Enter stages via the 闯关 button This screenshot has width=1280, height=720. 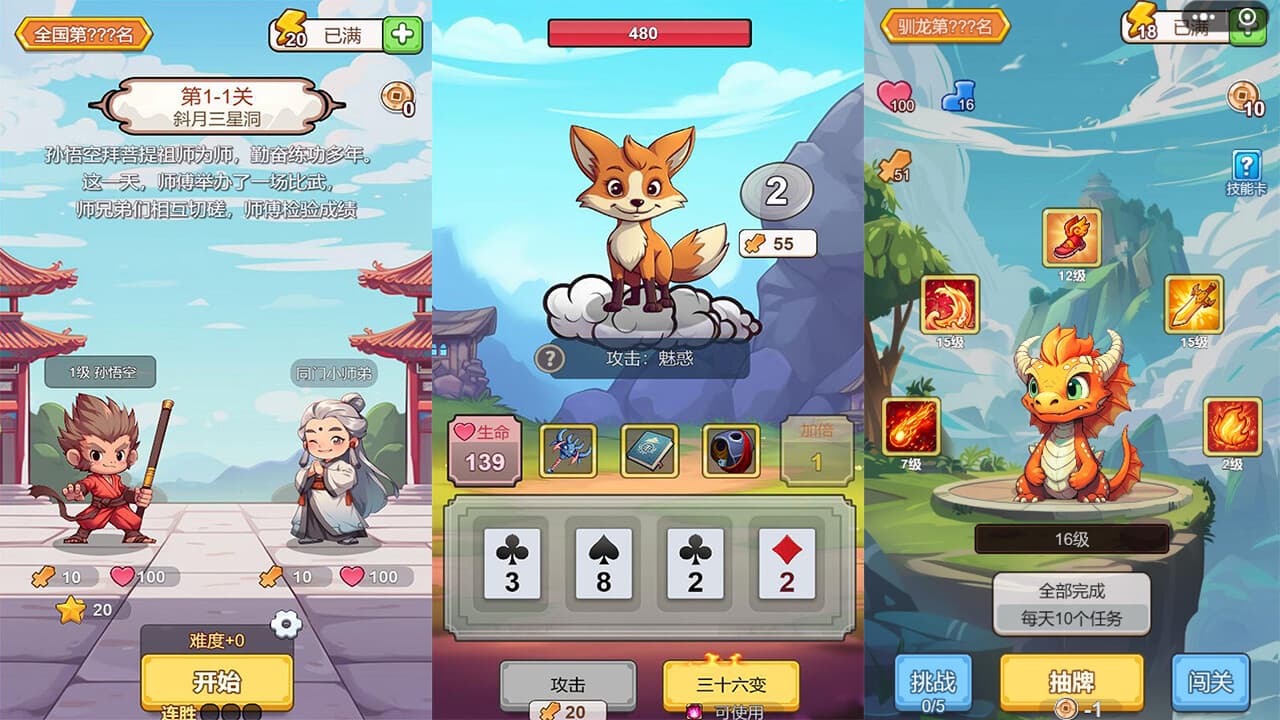click(x=1210, y=682)
